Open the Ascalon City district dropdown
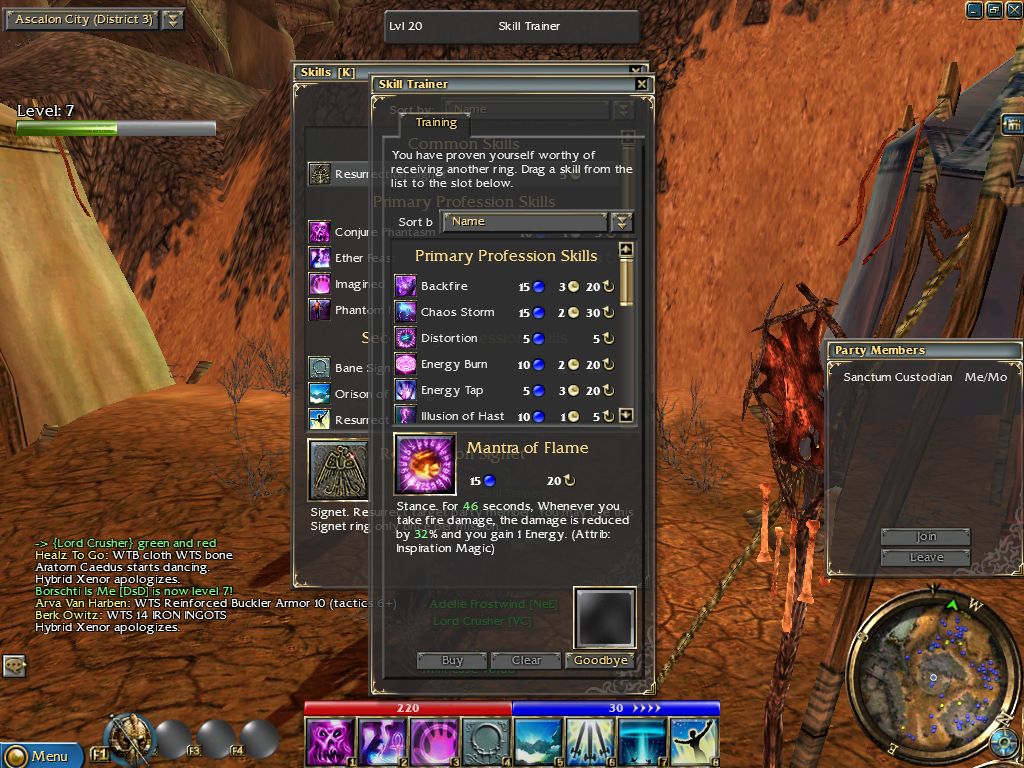The height and width of the screenshot is (768, 1024). pos(173,20)
